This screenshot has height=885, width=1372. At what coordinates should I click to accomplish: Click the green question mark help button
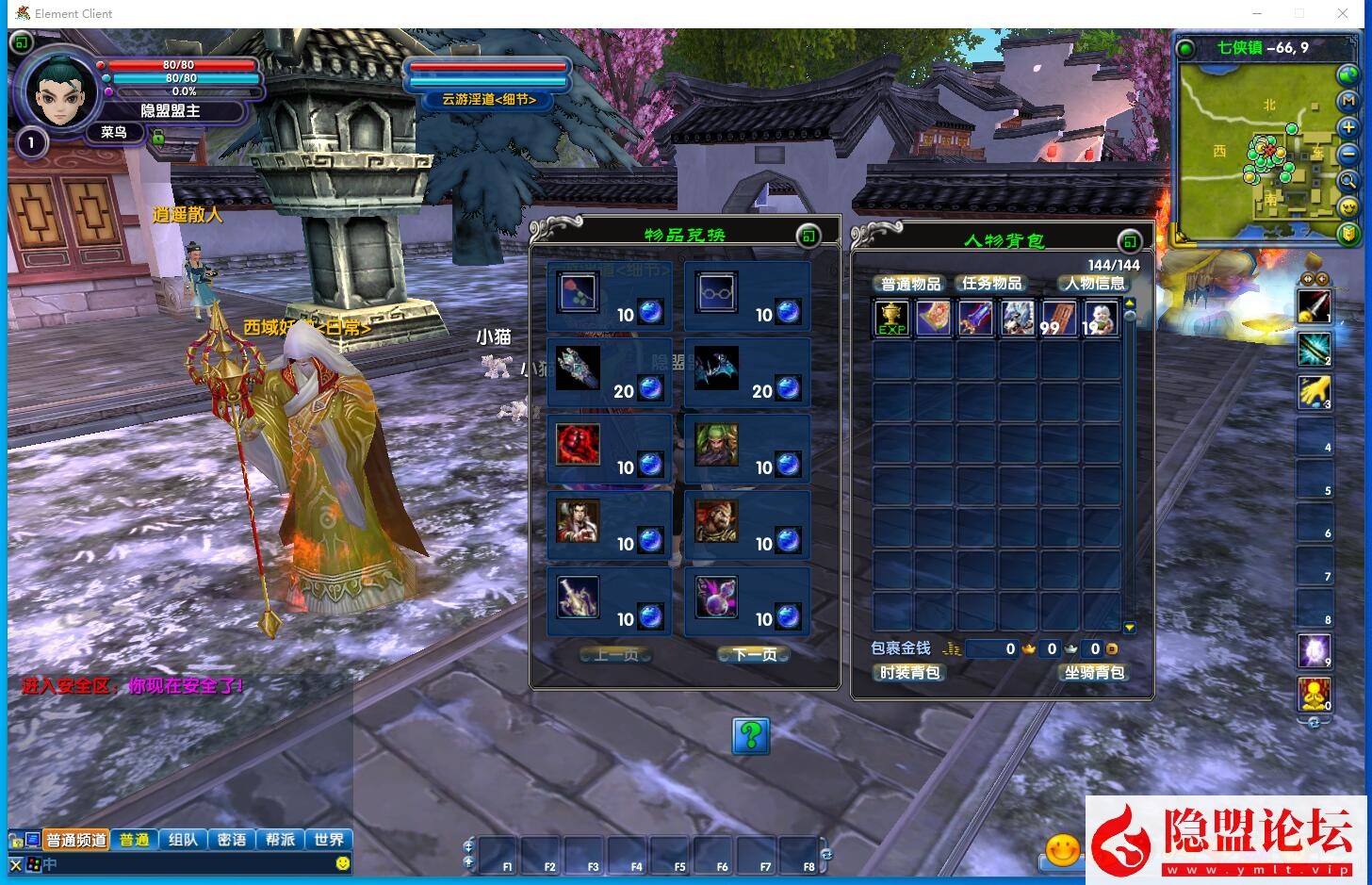click(751, 735)
